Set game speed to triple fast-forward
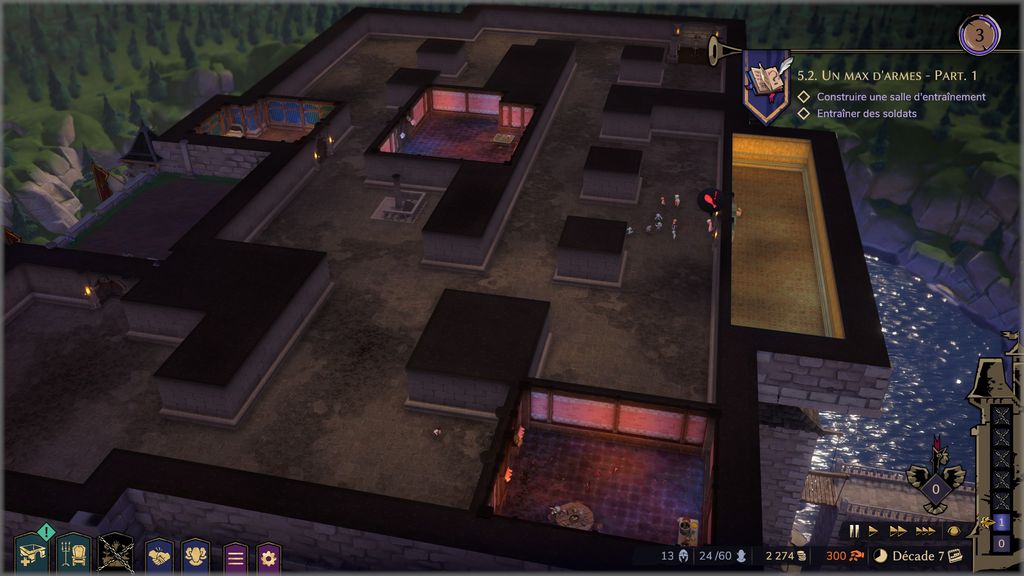This screenshot has width=1024, height=576. click(925, 531)
